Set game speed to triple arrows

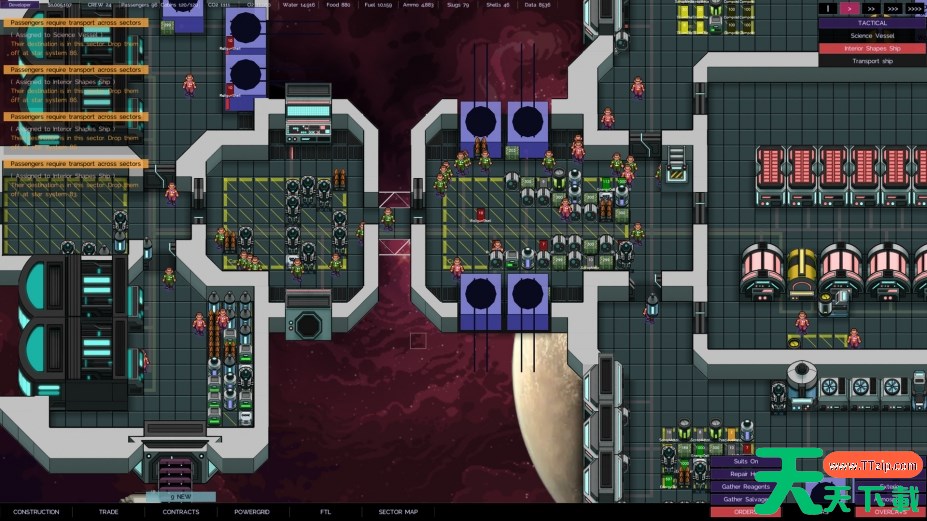click(892, 8)
